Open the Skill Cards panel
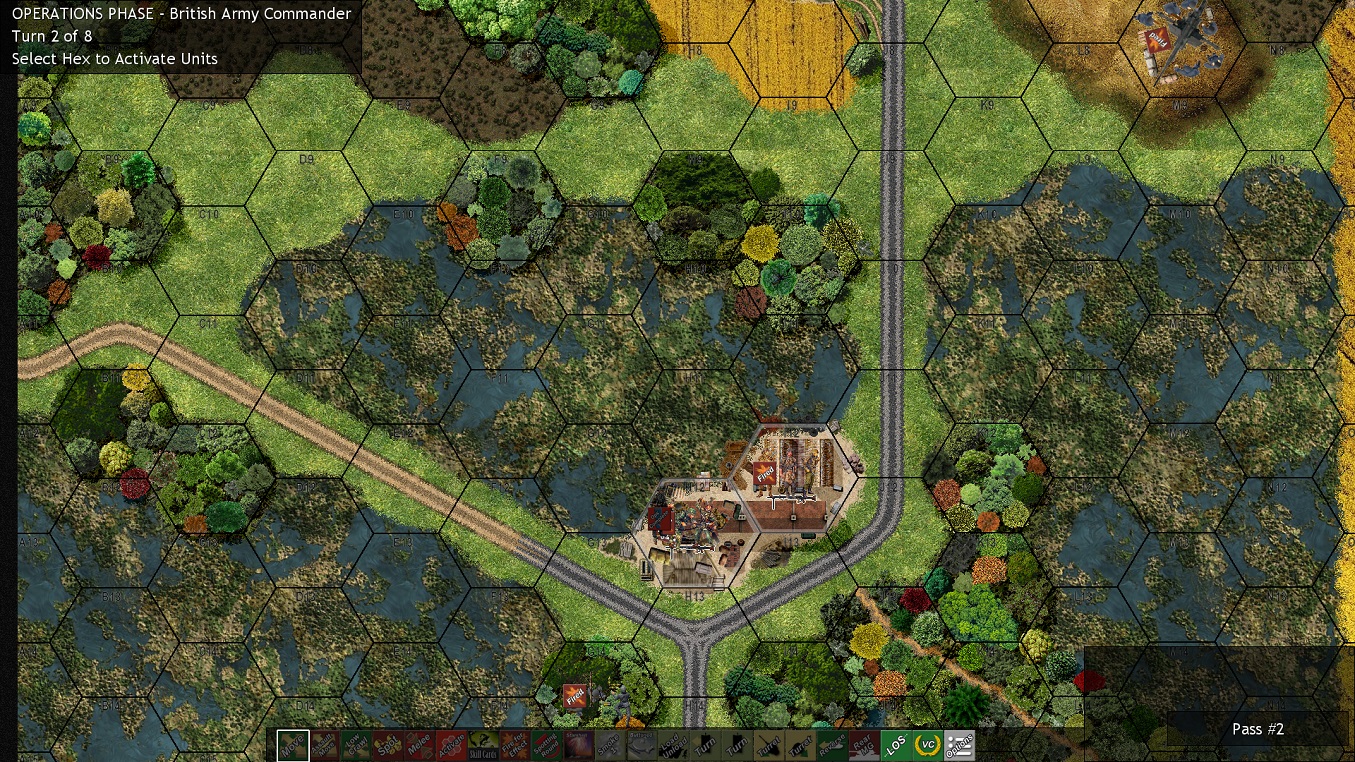1355x762 pixels. (x=483, y=745)
